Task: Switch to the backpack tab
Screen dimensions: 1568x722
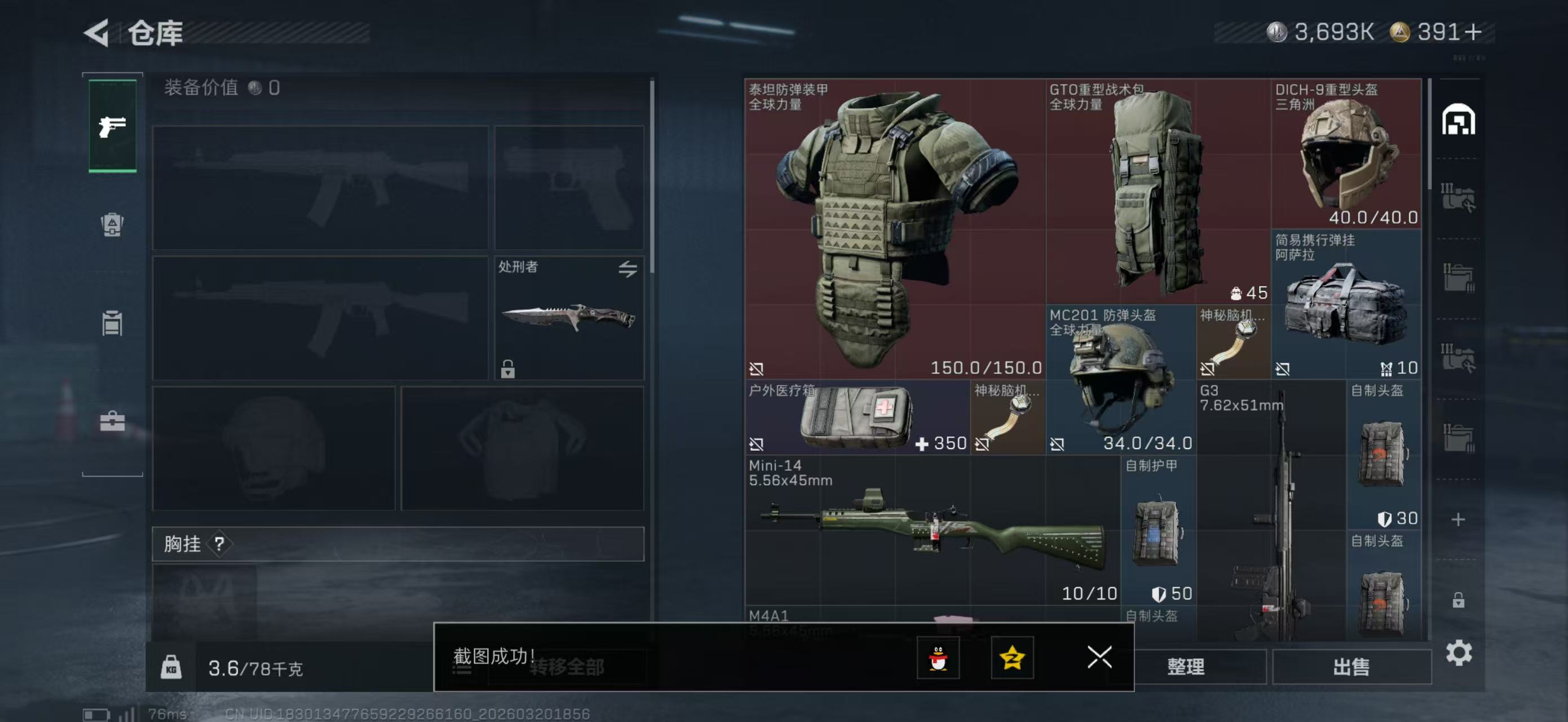Action: point(113,224)
